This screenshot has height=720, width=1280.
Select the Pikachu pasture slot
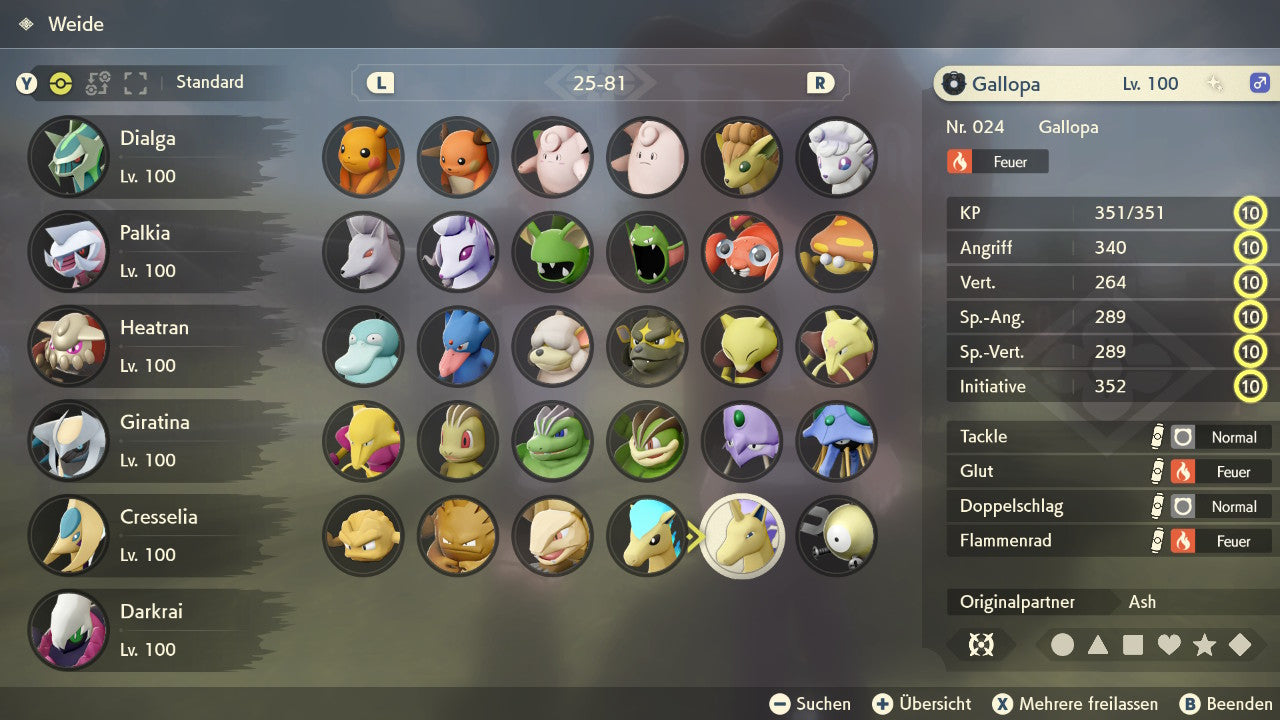[363, 157]
